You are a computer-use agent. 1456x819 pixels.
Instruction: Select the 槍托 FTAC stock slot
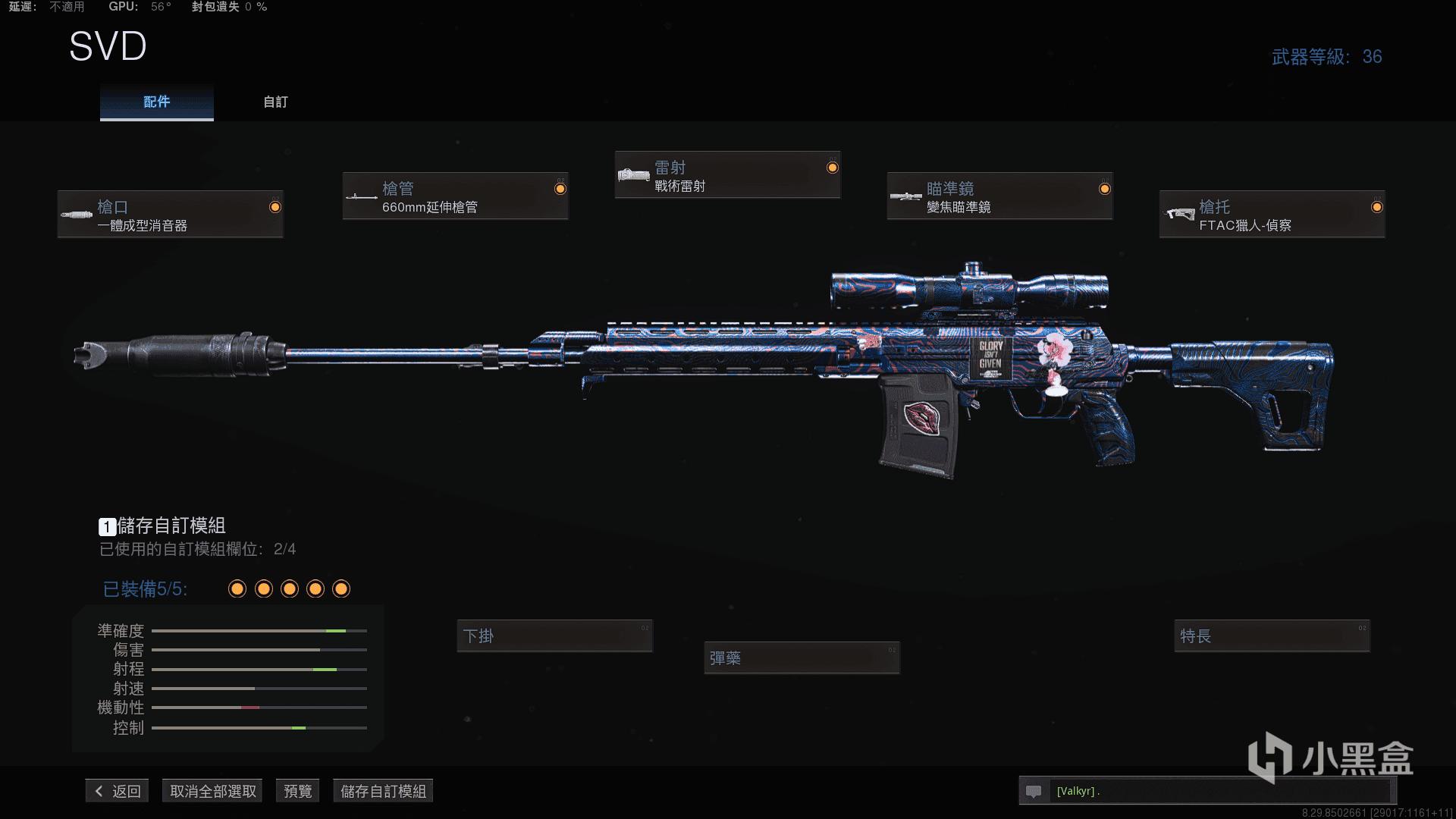tap(1272, 215)
